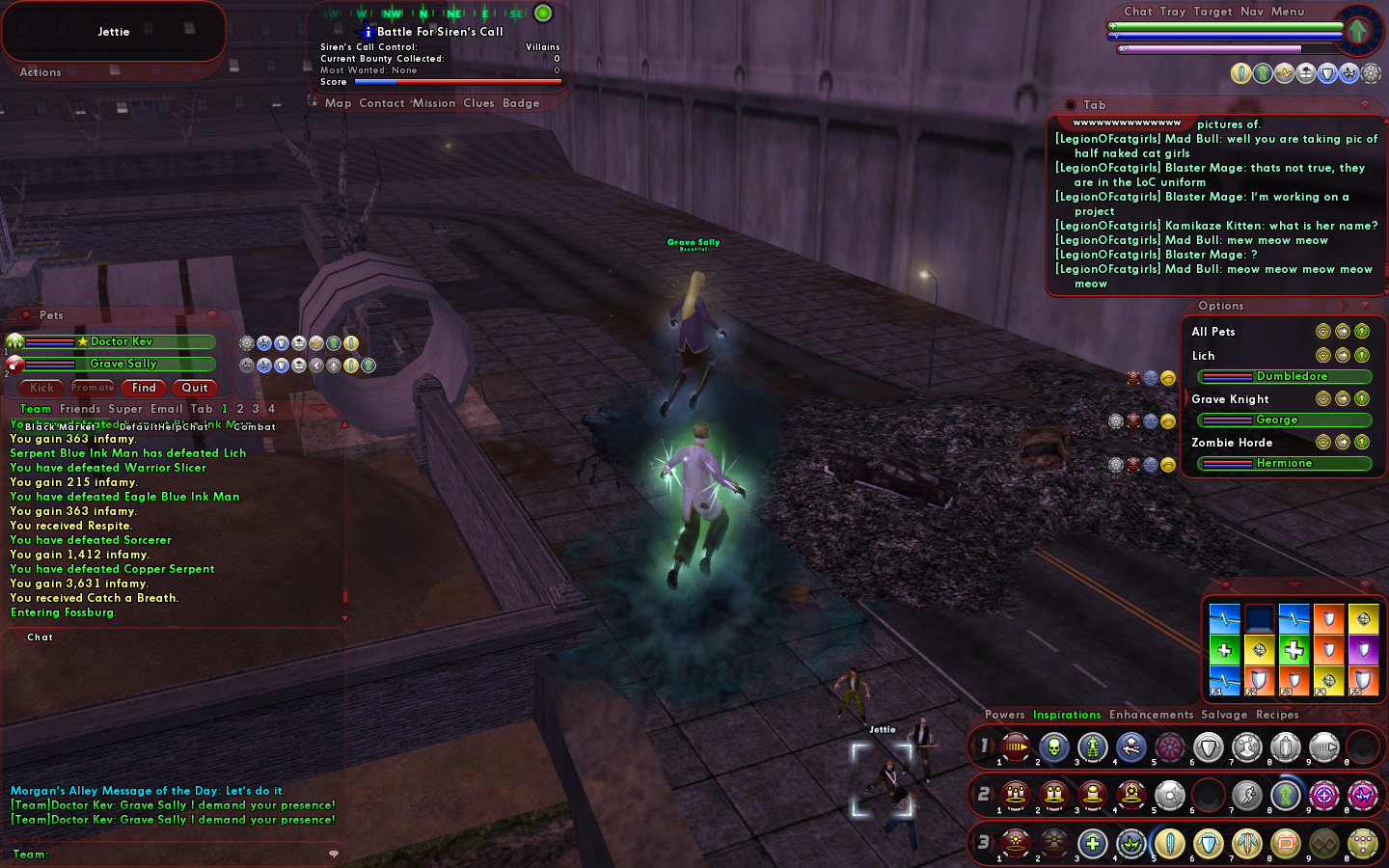The height and width of the screenshot is (868, 1389).
Task: Toggle the Tray window
Action: [1172, 12]
